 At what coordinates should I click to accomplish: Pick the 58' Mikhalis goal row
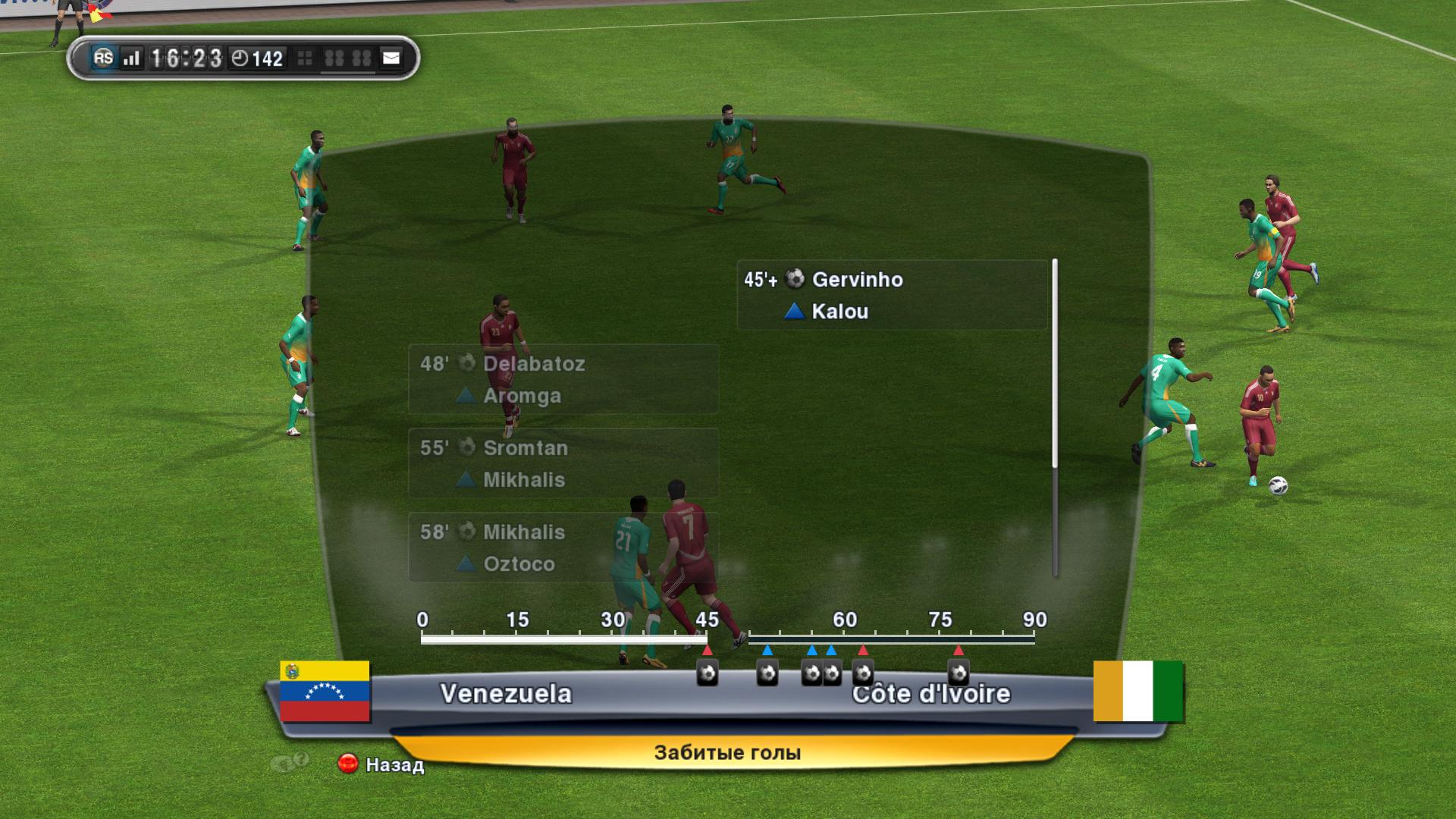[x=563, y=548]
